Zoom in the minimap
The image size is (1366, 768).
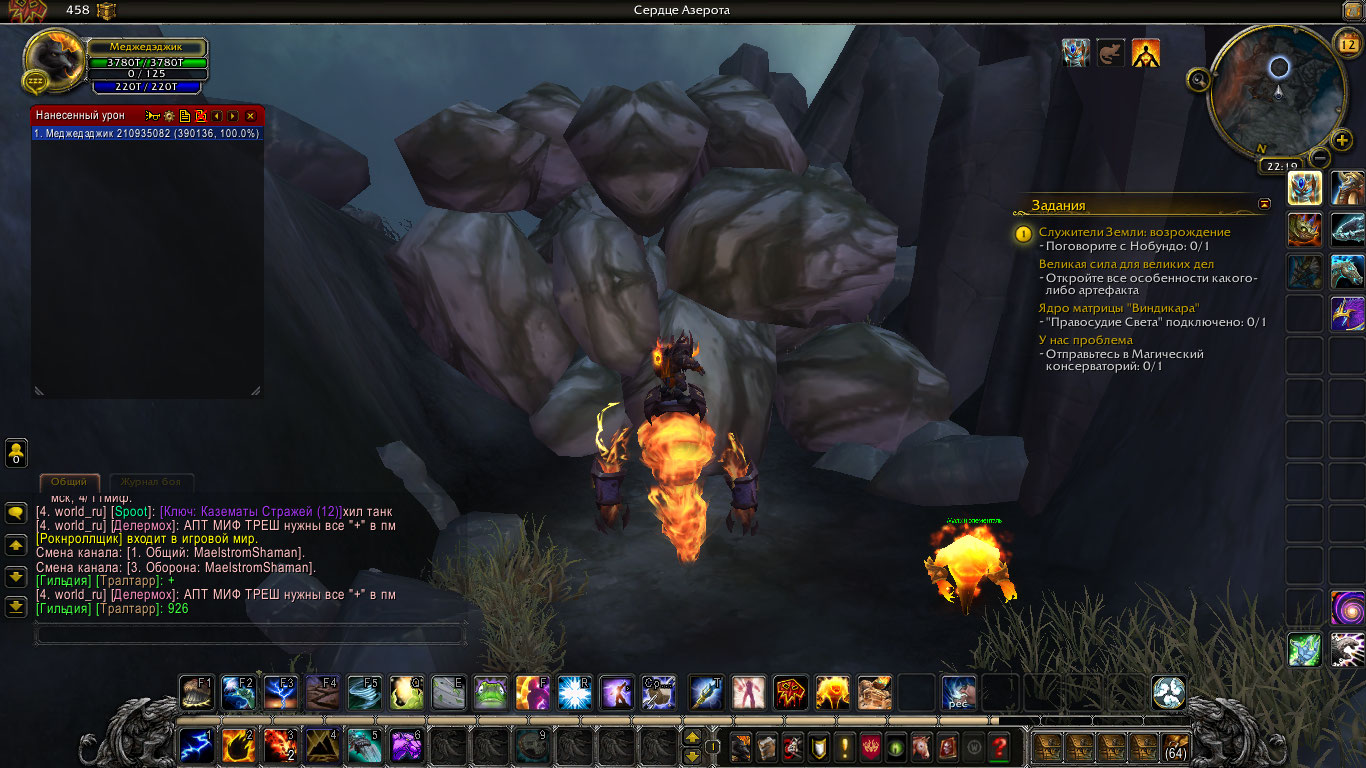coord(1342,140)
